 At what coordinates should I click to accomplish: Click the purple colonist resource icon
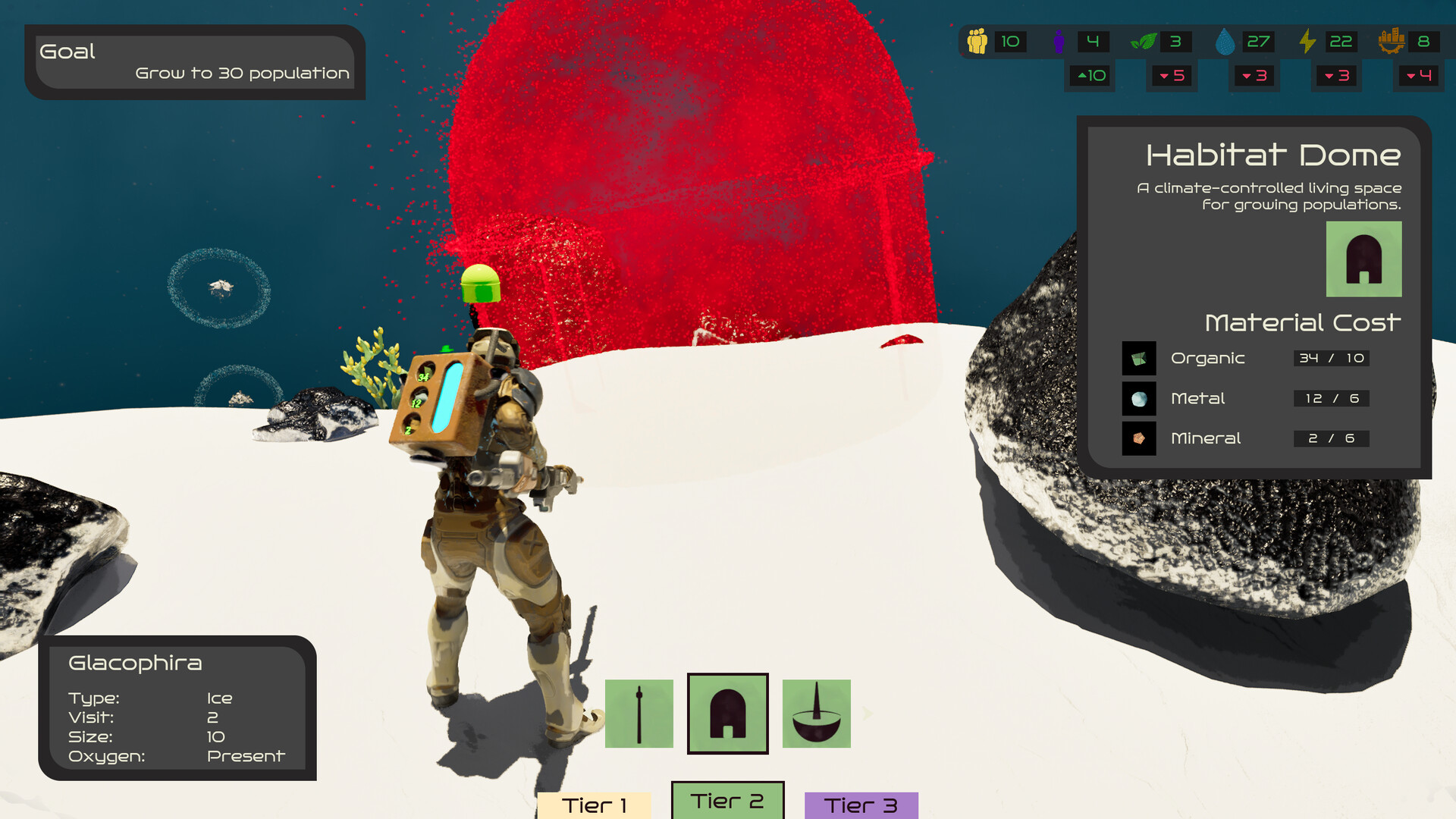pyautogui.click(x=1059, y=42)
